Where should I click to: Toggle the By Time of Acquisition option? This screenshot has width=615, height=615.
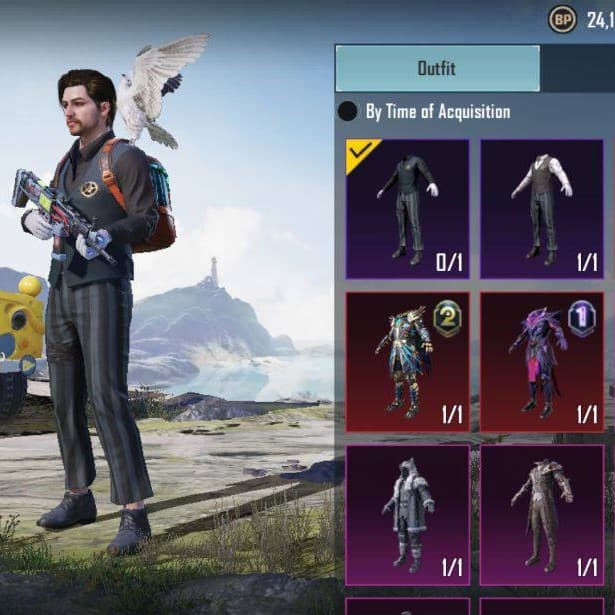coord(348,112)
